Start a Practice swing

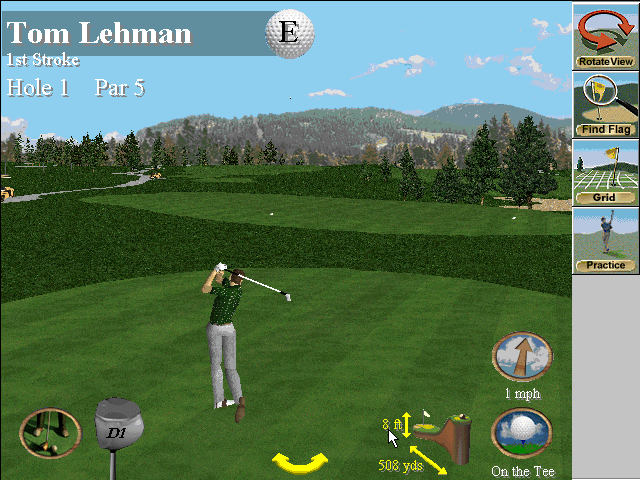click(x=606, y=240)
